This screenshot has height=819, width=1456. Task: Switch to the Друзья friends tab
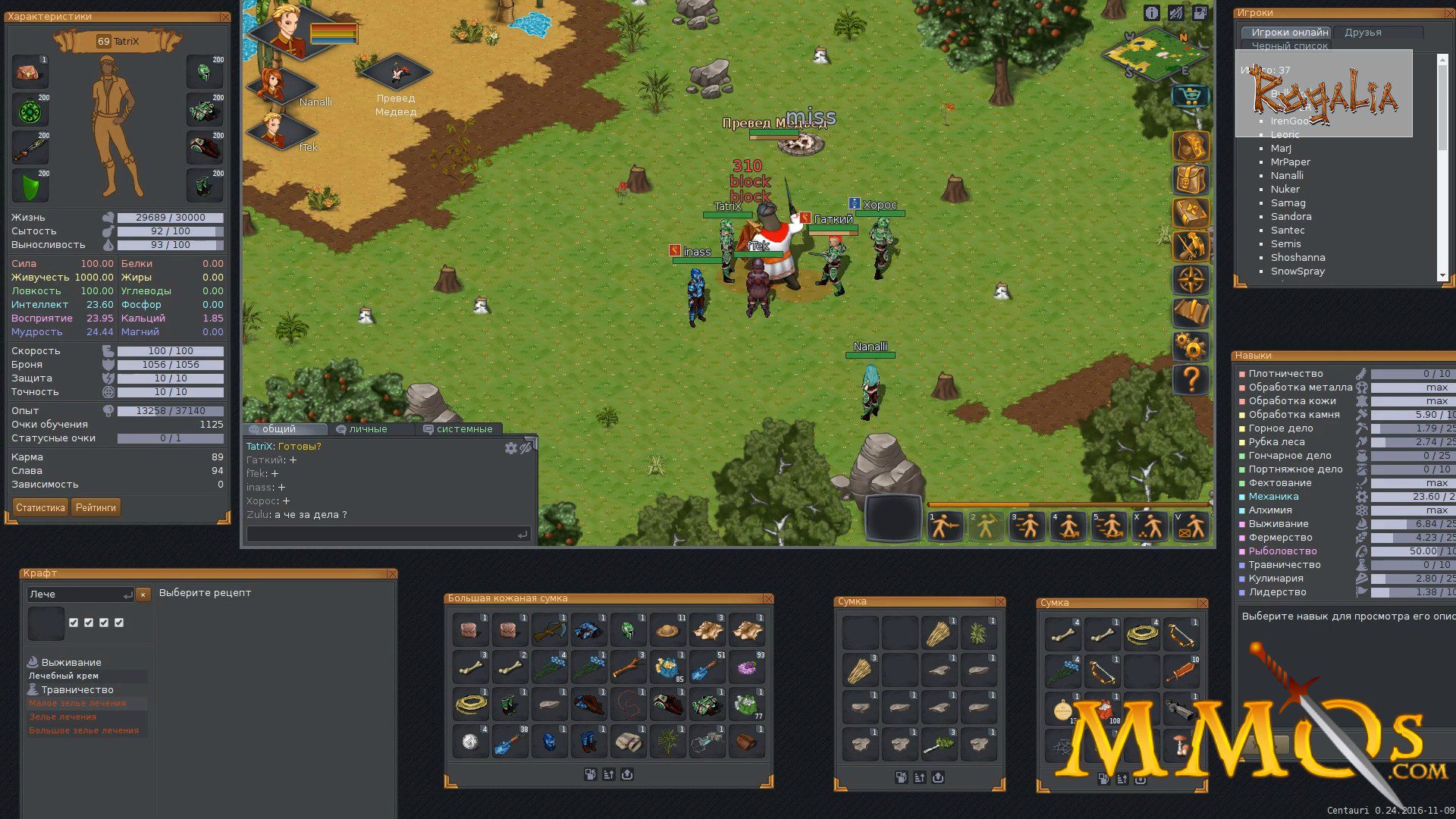(x=1363, y=33)
